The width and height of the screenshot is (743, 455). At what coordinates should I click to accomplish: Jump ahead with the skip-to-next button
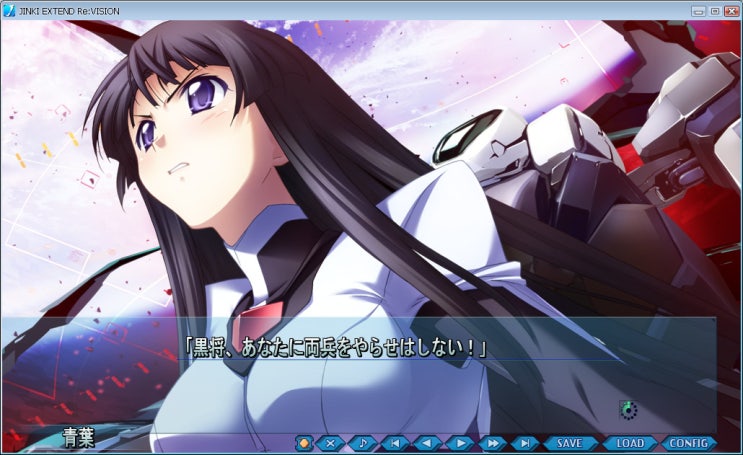524,442
